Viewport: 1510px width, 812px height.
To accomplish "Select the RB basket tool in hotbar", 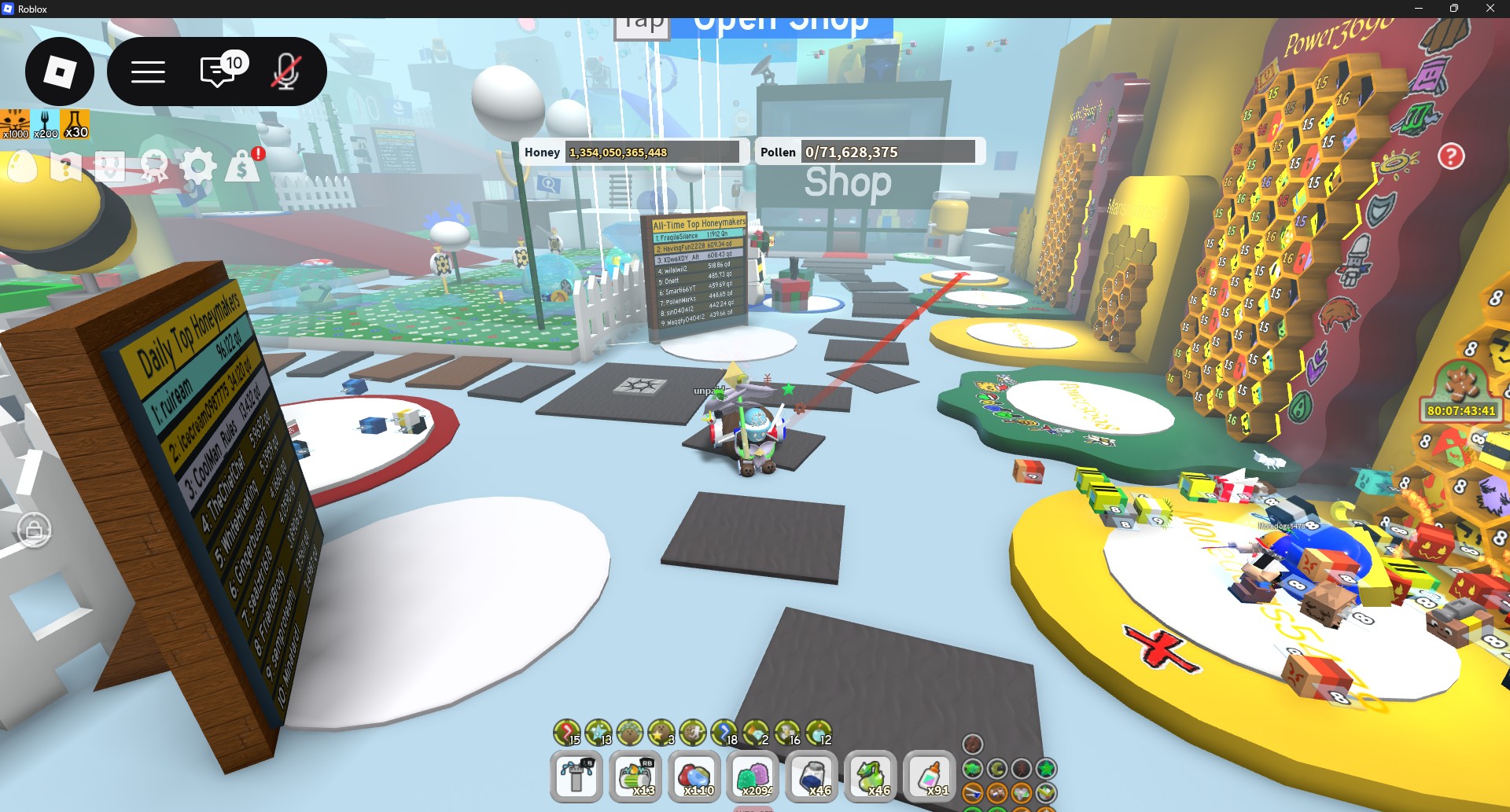I will [636, 777].
